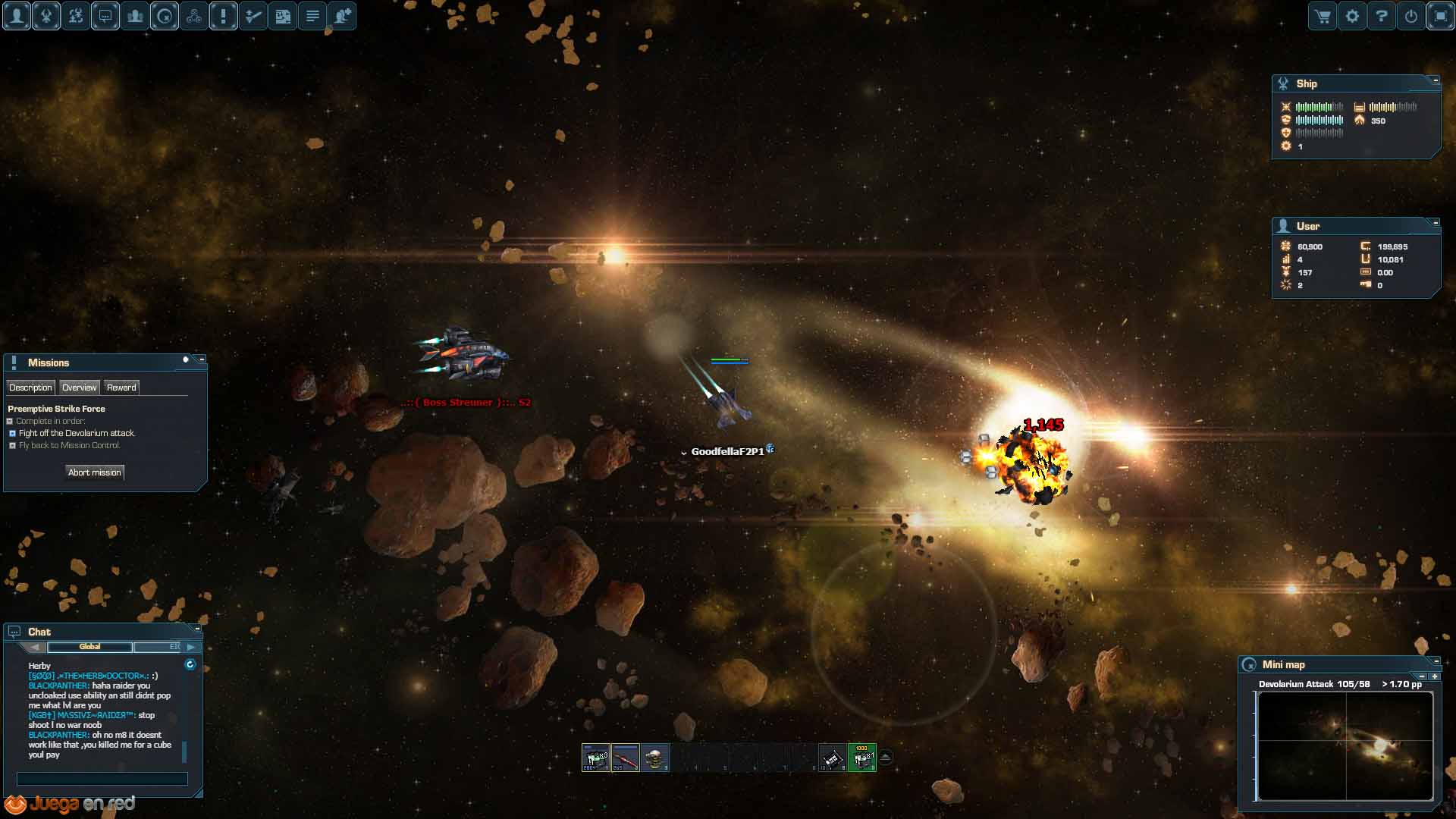Abort the current mission

pos(95,472)
